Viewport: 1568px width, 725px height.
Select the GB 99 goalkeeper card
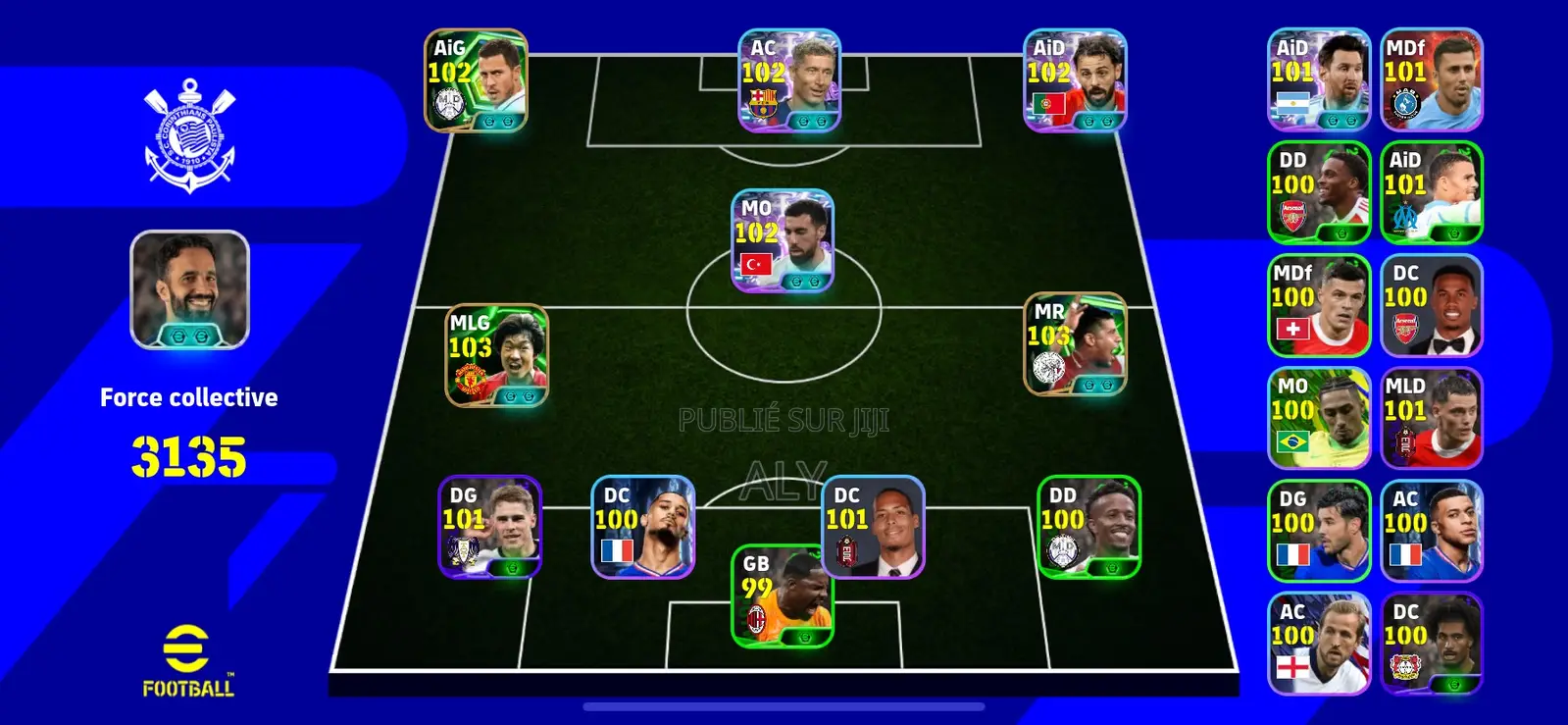(783, 596)
